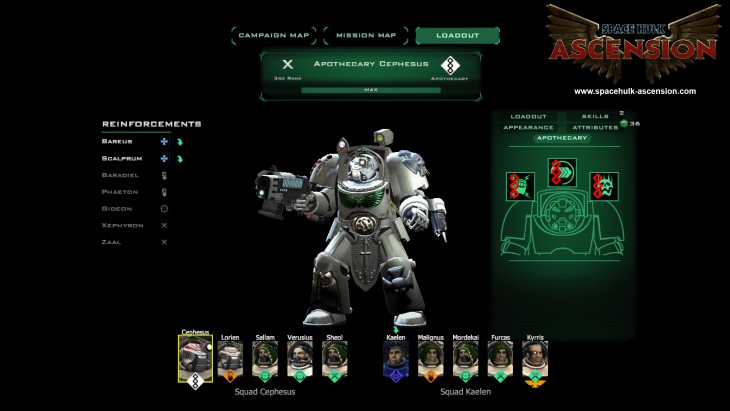Open the Campaign Map tab
Viewport: 730px width, 411px height.
[x=274, y=36]
